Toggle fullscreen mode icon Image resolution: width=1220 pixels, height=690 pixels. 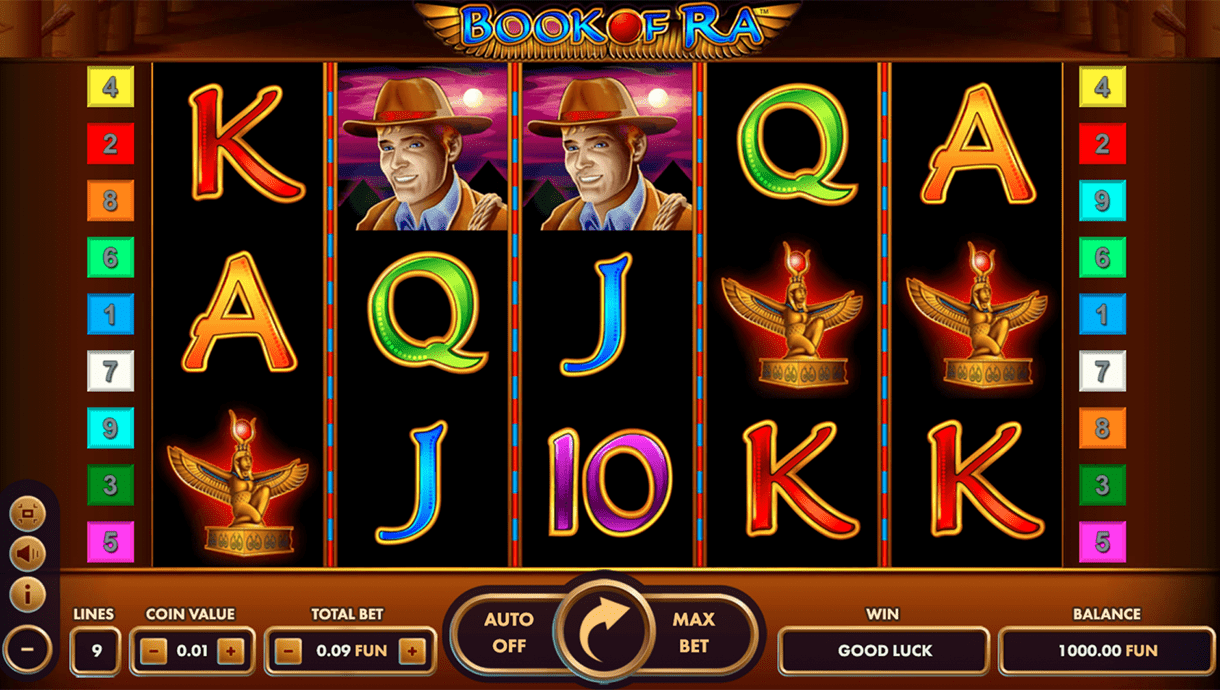point(27,514)
